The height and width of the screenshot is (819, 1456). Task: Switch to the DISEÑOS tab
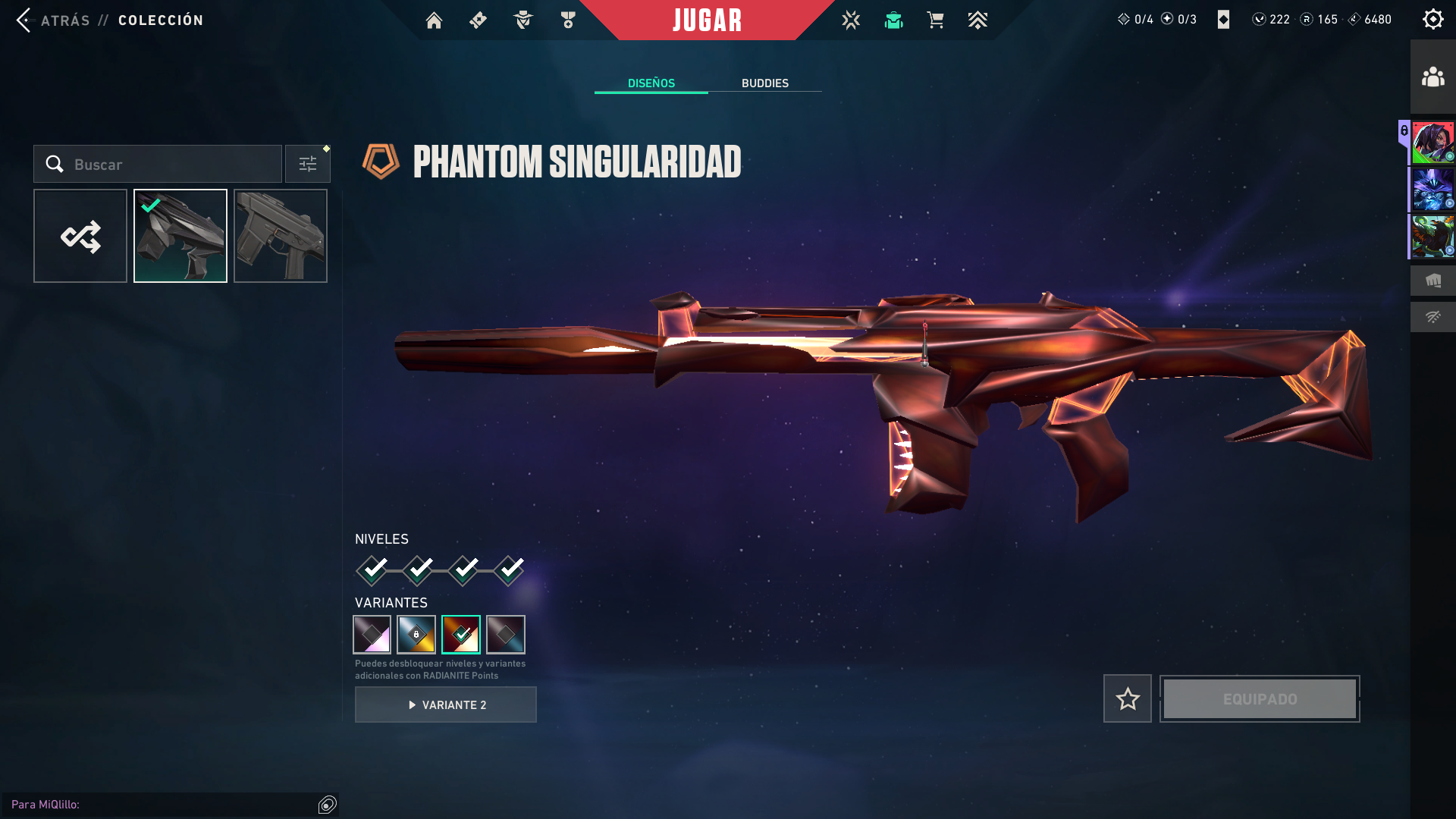pyautogui.click(x=651, y=83)
